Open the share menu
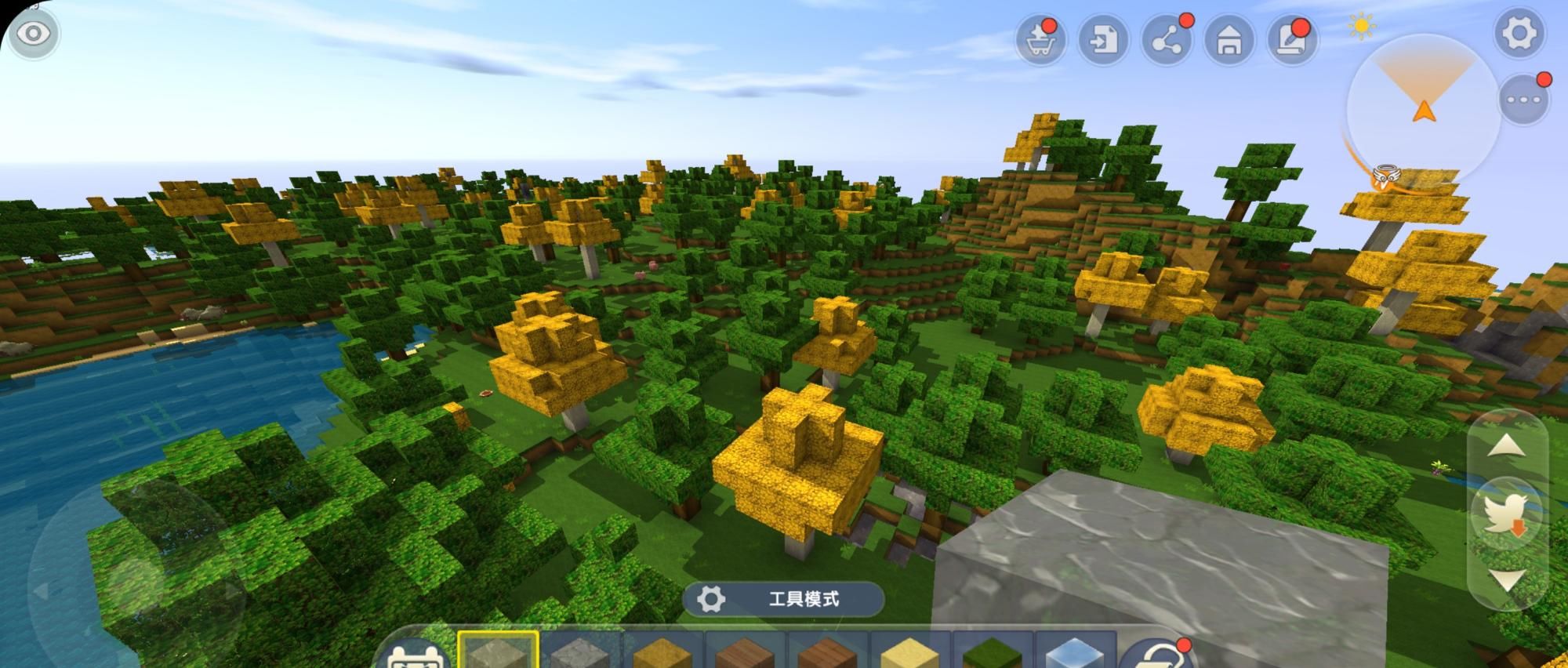 point(1167,39)
